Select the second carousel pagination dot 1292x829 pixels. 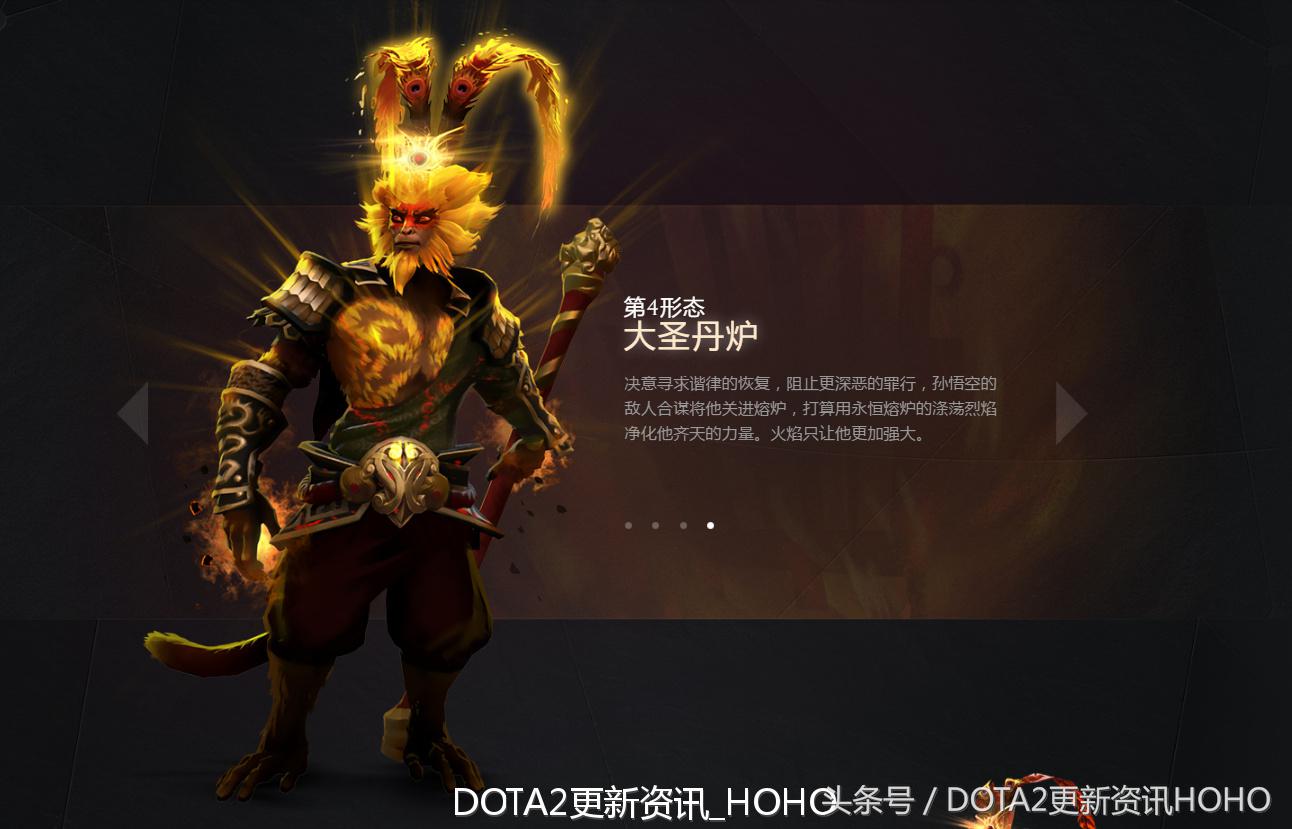pyautogui.click(x=655, y=523)
